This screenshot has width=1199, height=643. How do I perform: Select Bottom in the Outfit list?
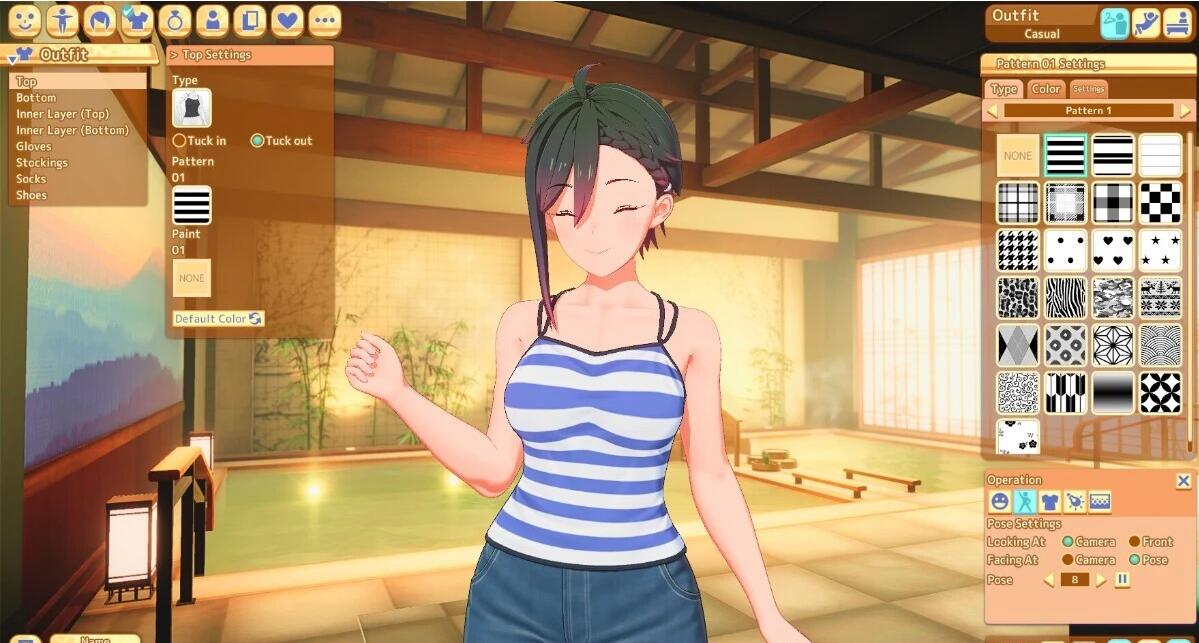click(36, 98)
